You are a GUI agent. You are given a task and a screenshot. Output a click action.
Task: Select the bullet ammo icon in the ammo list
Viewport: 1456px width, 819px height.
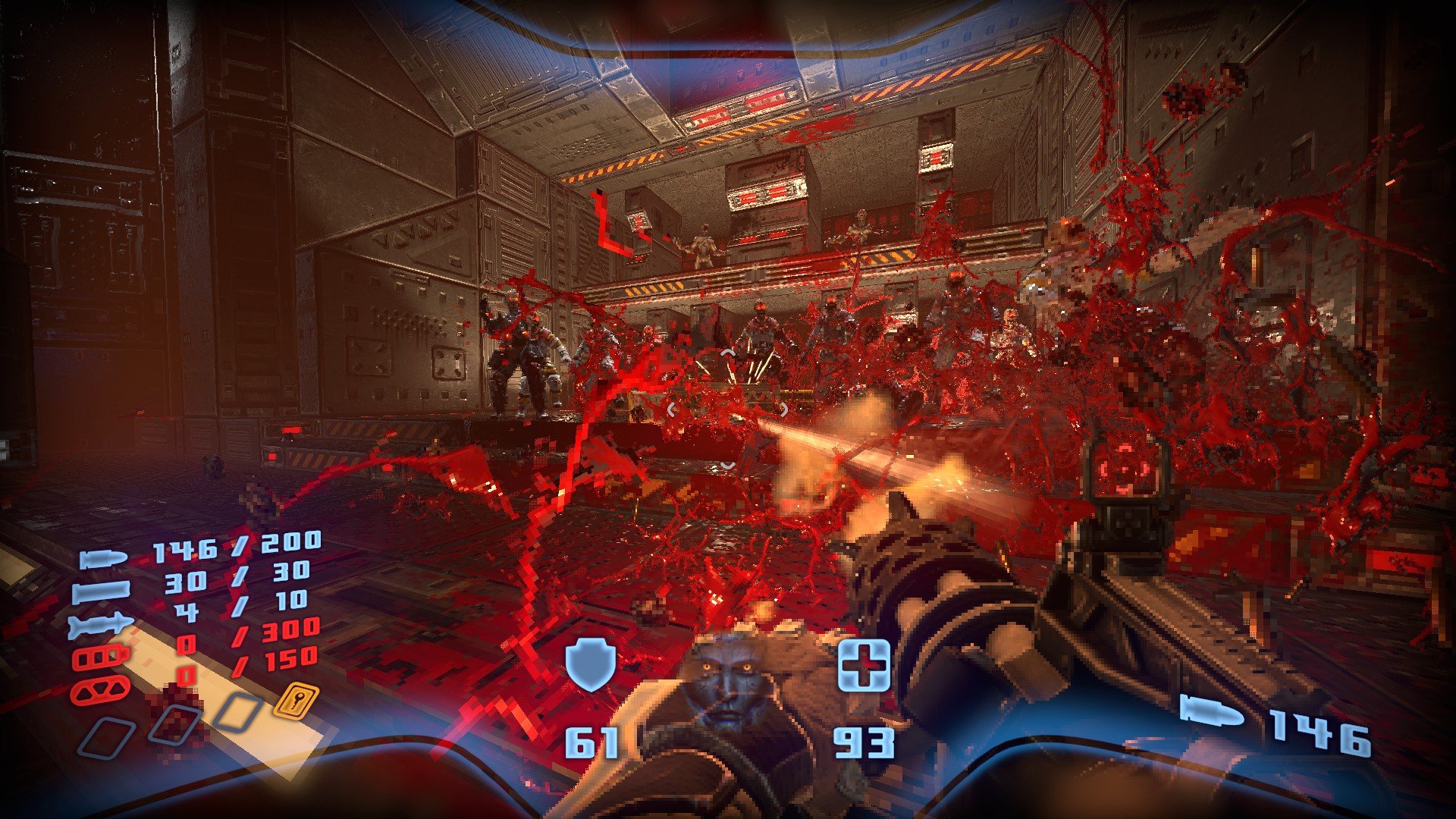(x=102, y=560)
